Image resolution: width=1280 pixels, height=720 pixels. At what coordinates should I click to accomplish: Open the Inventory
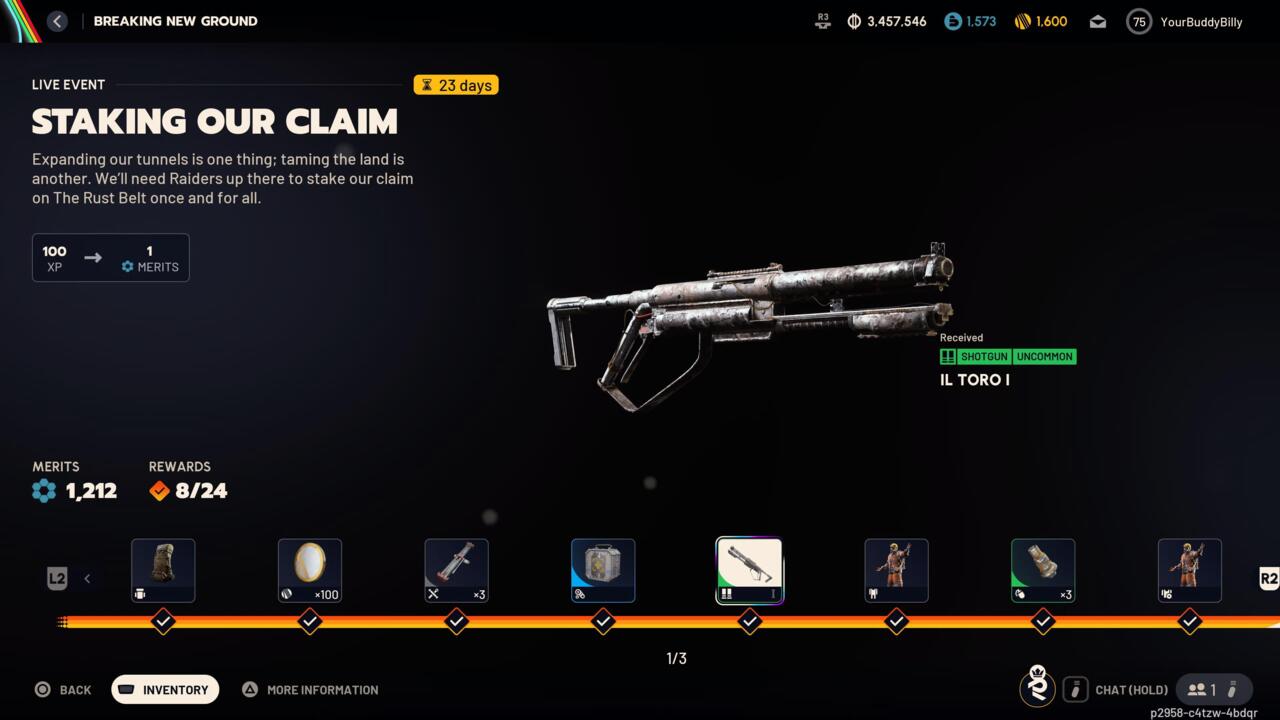[165, 690]
